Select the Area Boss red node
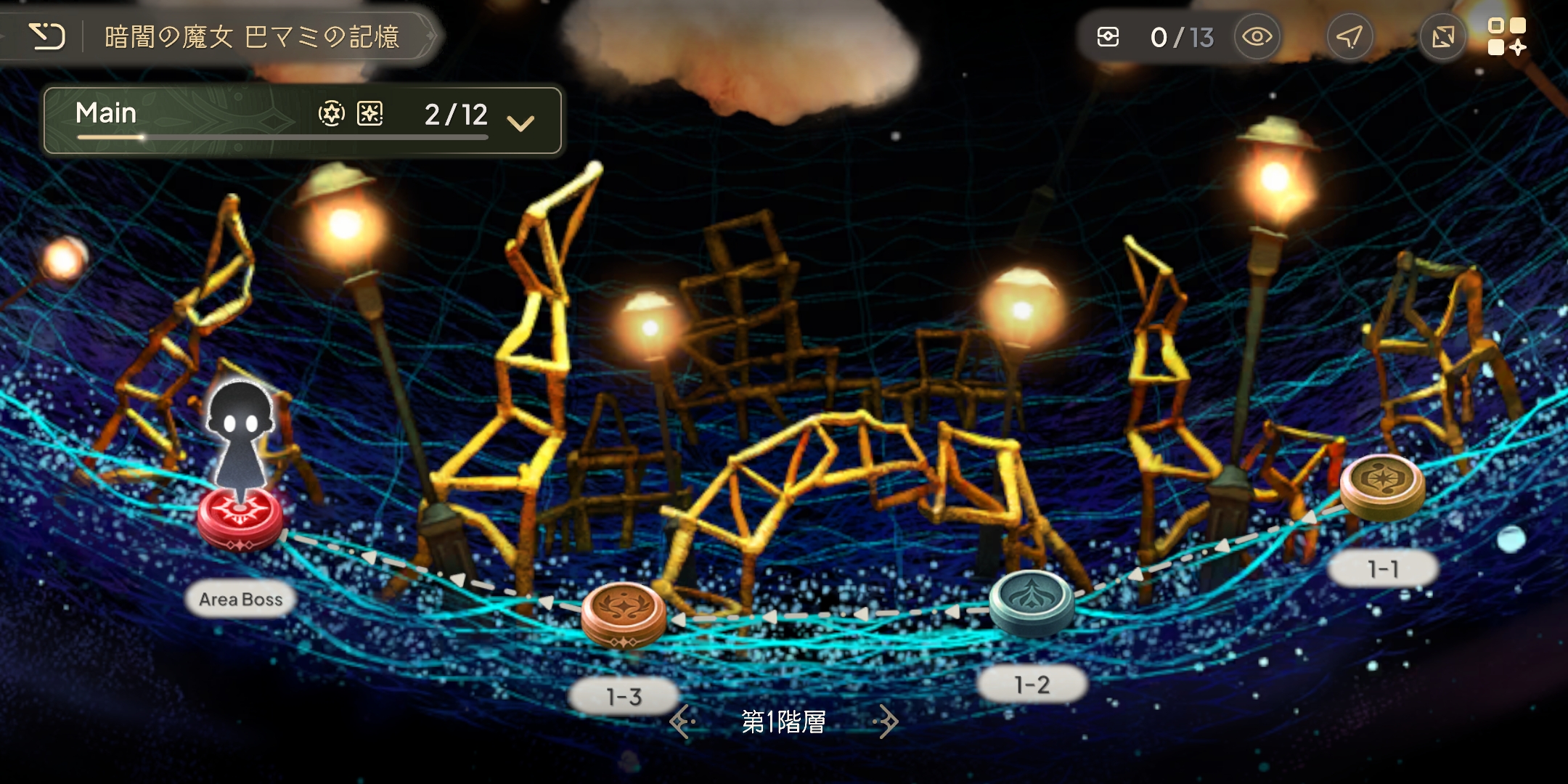Screen dimensions: 1568x784 click(x=240, y=518)
